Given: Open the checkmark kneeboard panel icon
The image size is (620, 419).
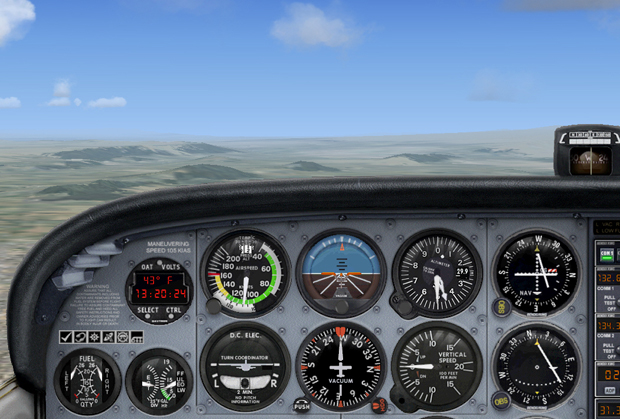Looking at the screenshot, I should point(65,337).
